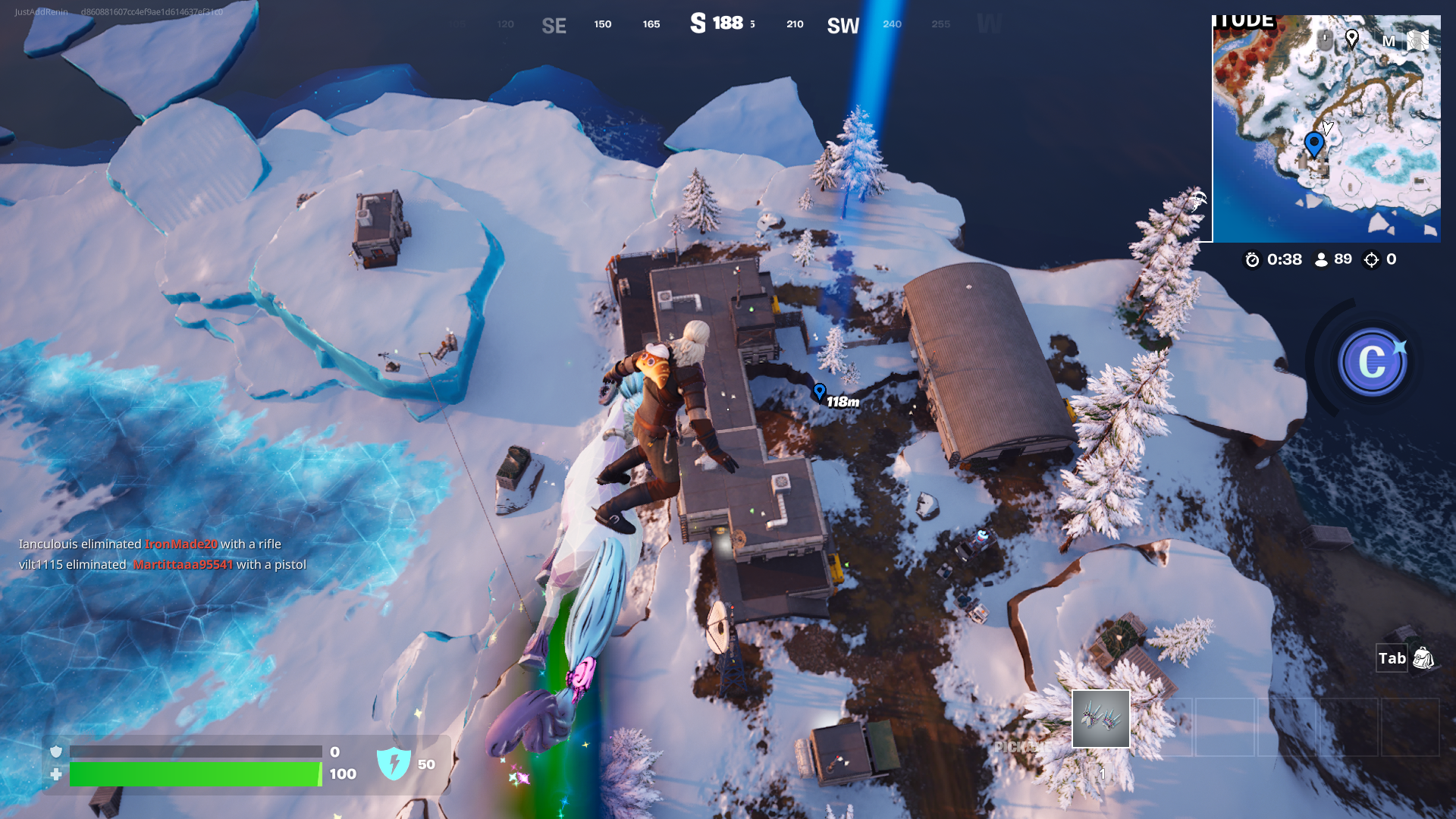Click the white location marker atop the minimap
The image size is (1456, 819).
(x=1352, y=40)
